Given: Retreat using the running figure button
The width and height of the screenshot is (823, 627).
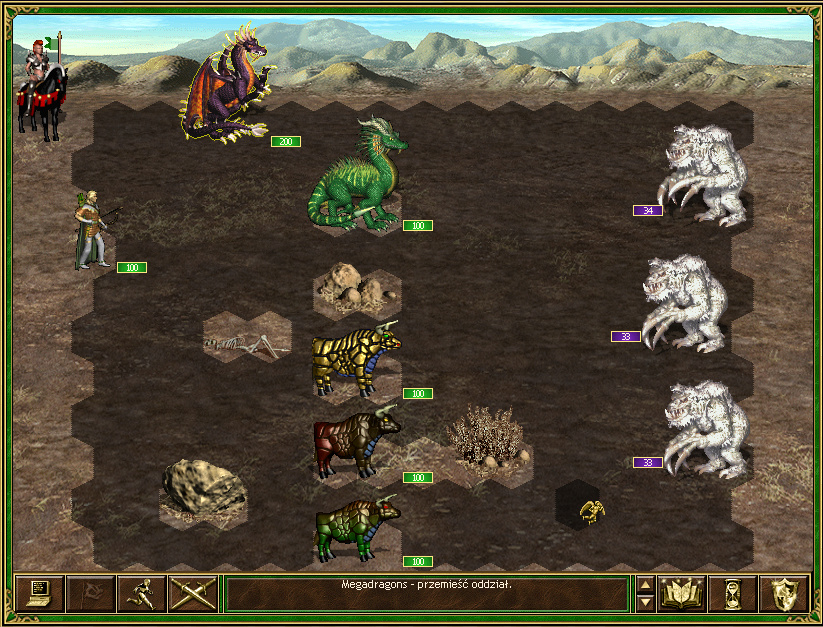Looking at the screenshot, I should (142, 593).
